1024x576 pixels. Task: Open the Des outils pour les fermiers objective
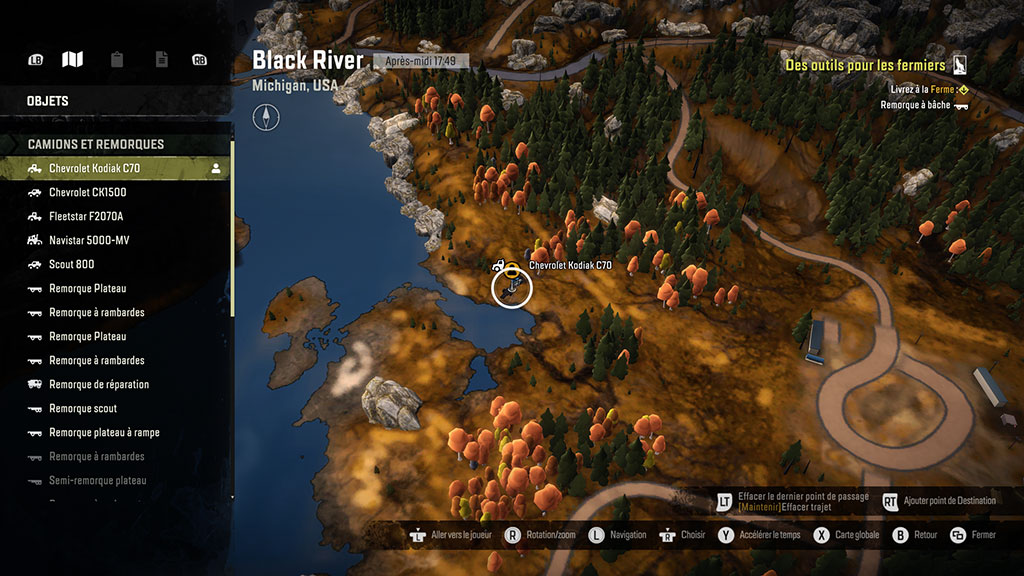[x=865, y=65]
